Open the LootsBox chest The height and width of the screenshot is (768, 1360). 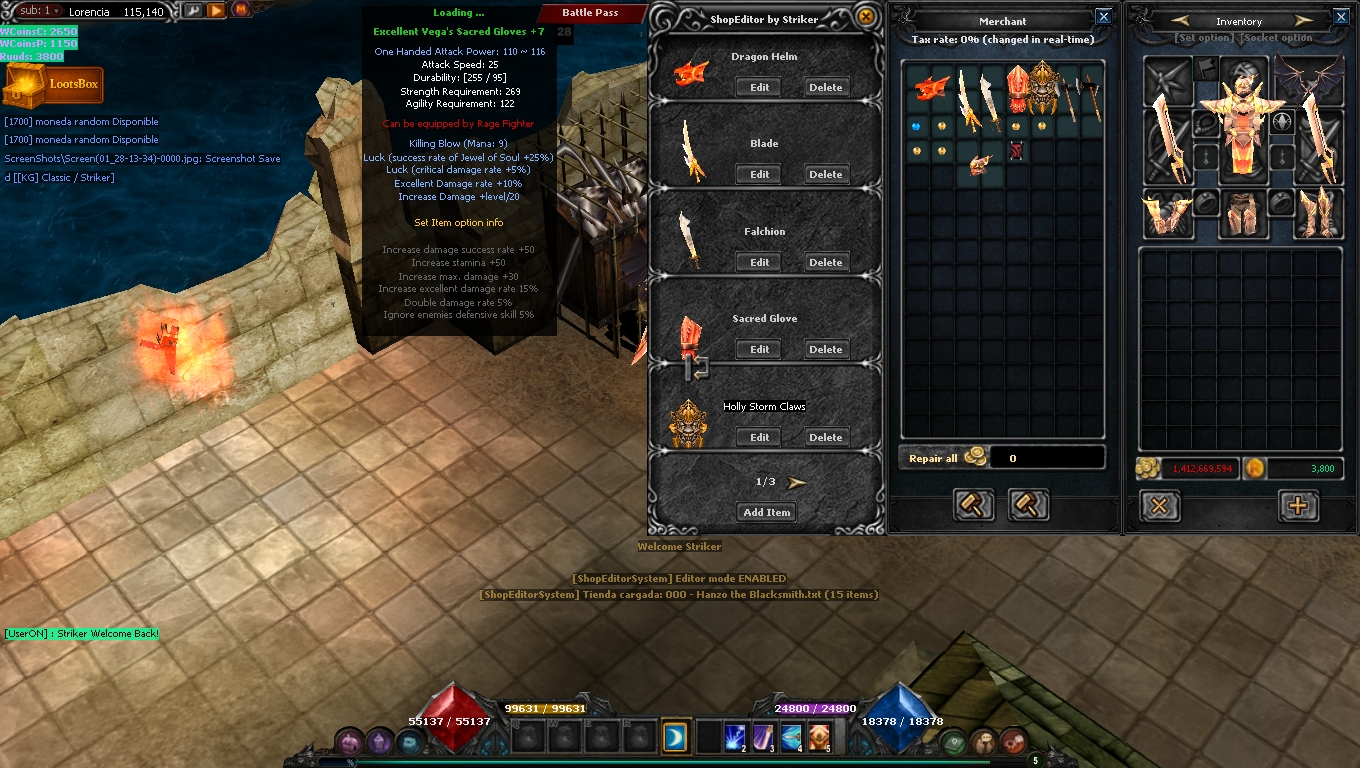pyautogui.click(x=52, y=86)
